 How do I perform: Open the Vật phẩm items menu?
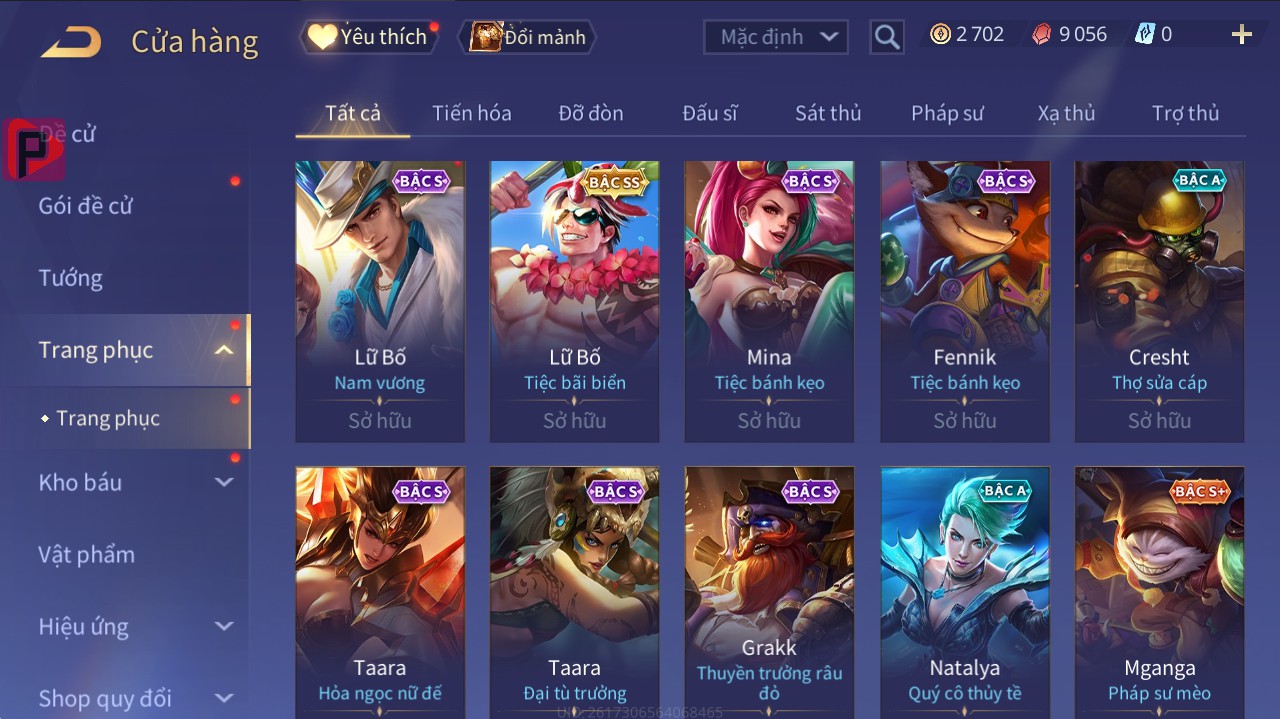pyautogui.click(x=86, y=554)
